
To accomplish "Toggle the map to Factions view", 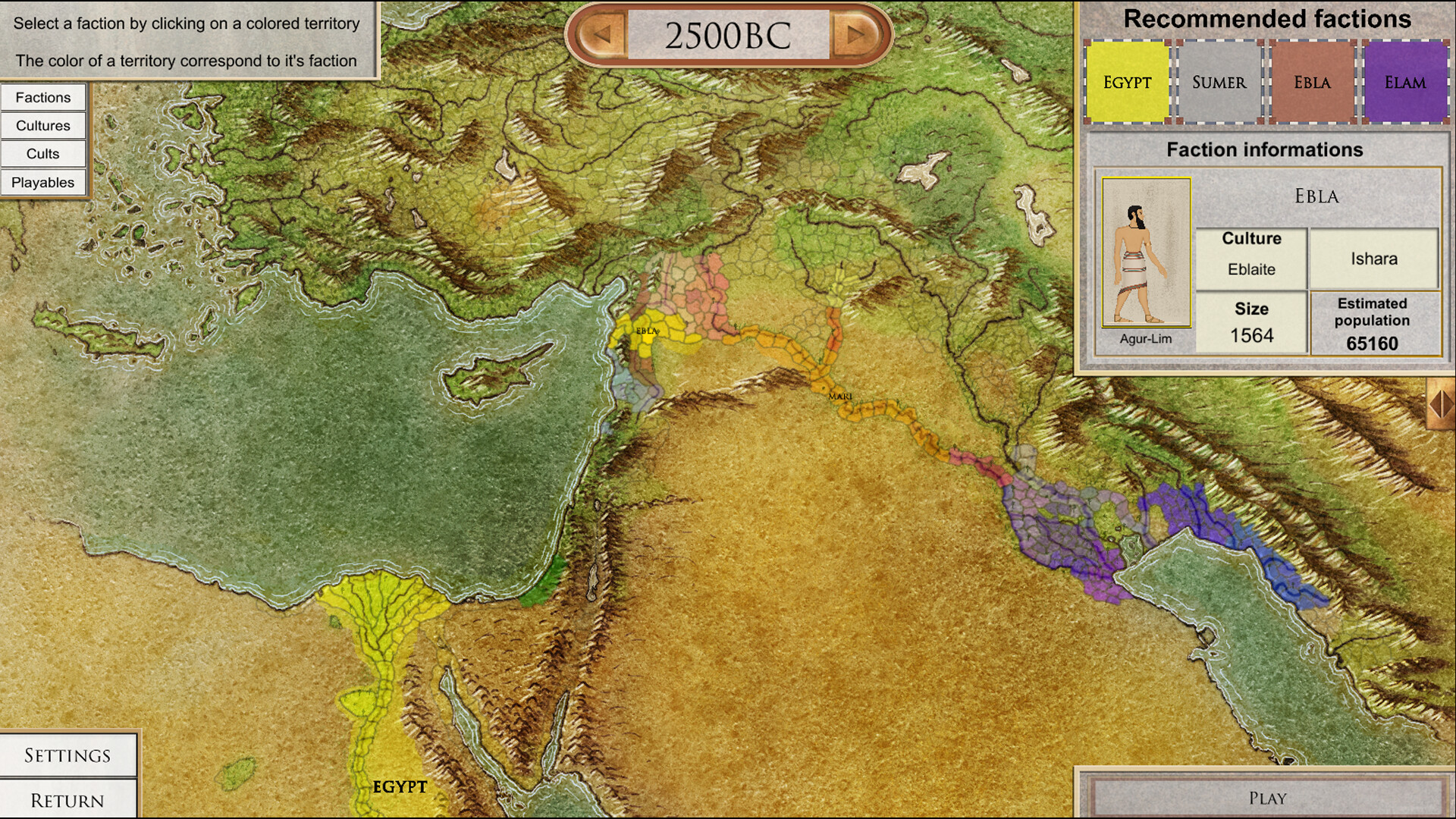I will coord(42,97).
